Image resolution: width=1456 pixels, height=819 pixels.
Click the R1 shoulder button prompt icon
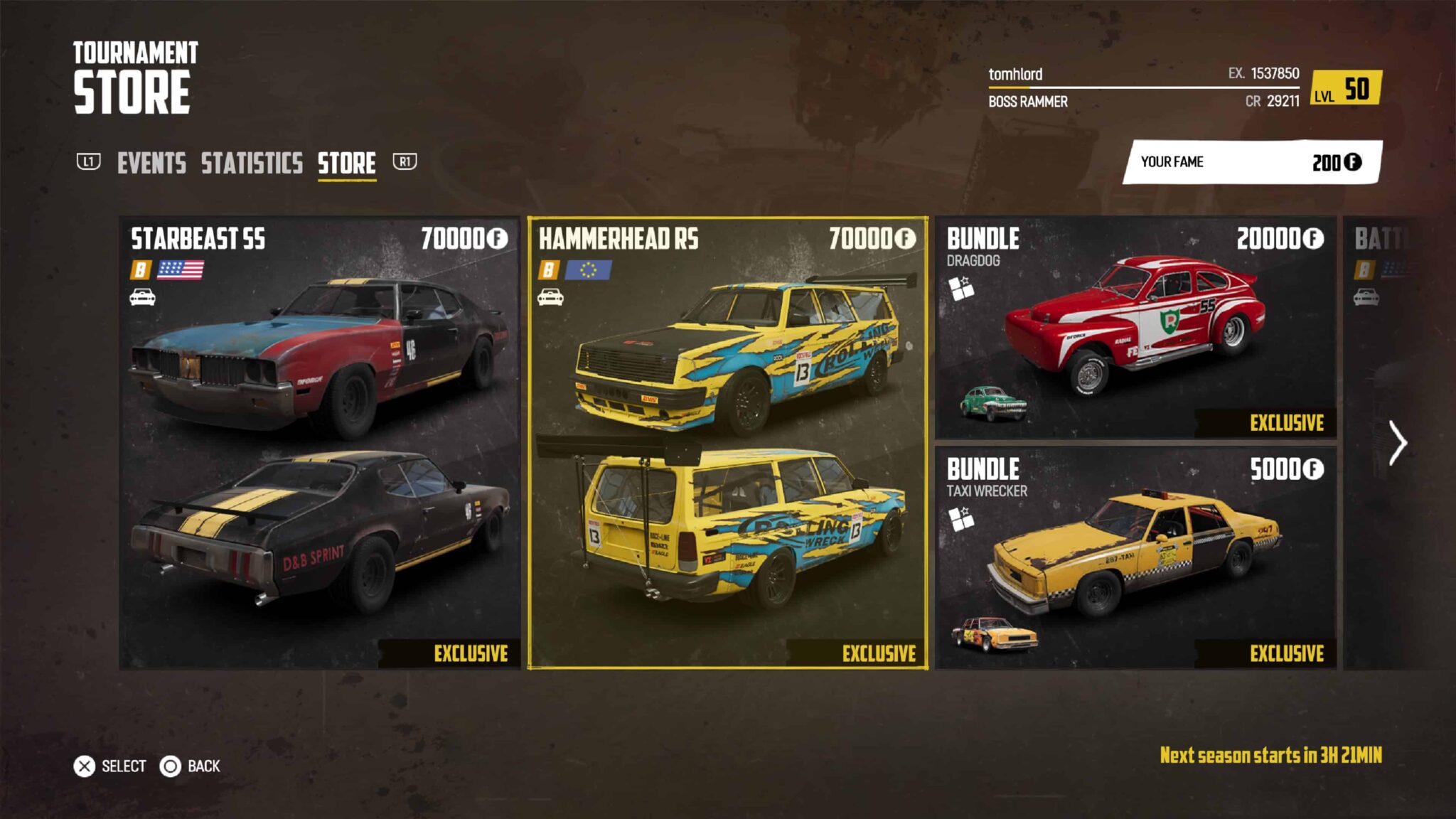point(404,163)
